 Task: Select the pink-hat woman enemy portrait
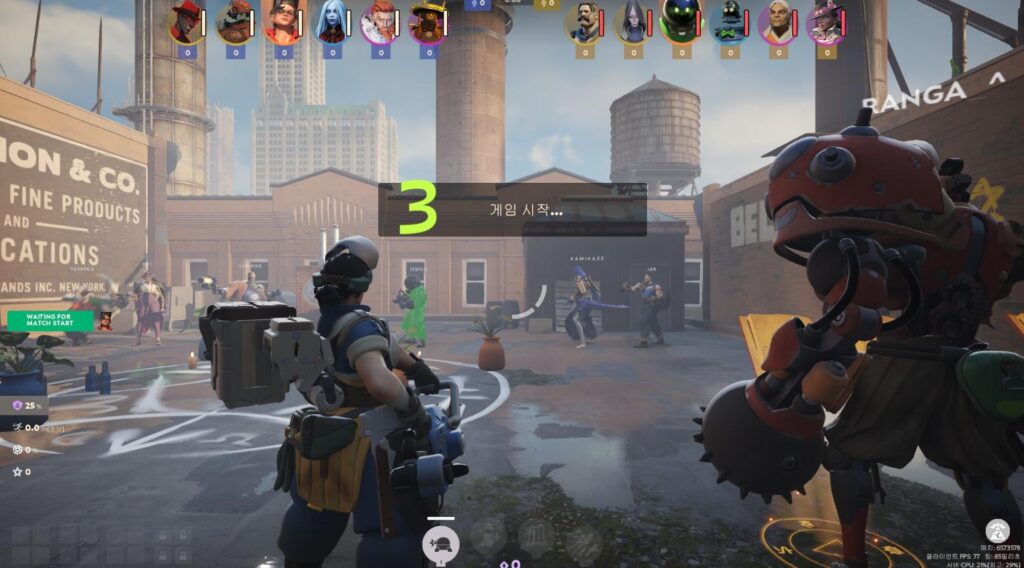coord(826,22)
